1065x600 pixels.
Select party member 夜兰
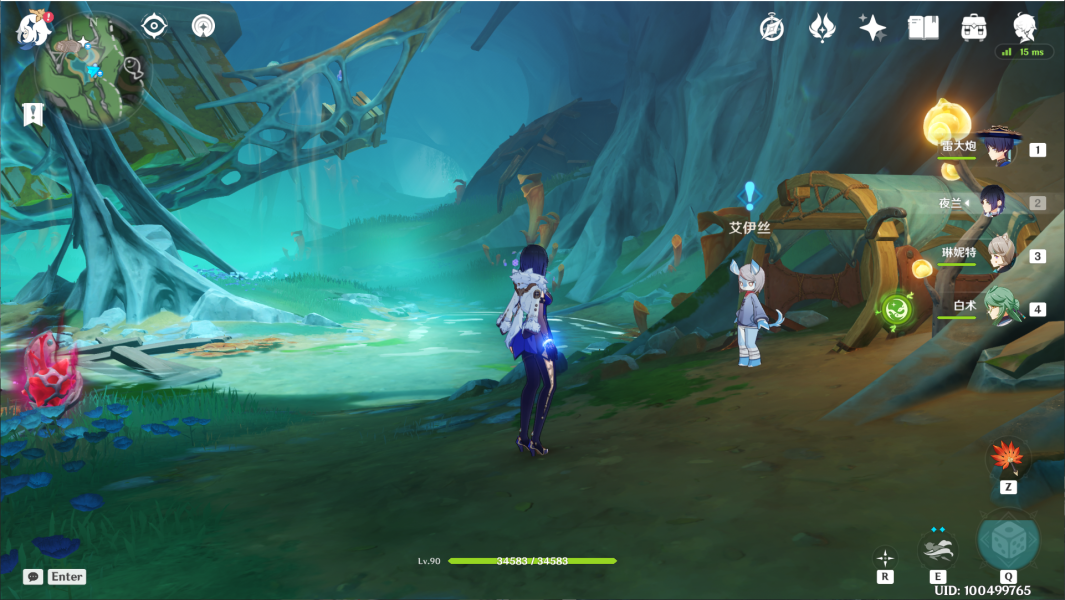point(994,202)
